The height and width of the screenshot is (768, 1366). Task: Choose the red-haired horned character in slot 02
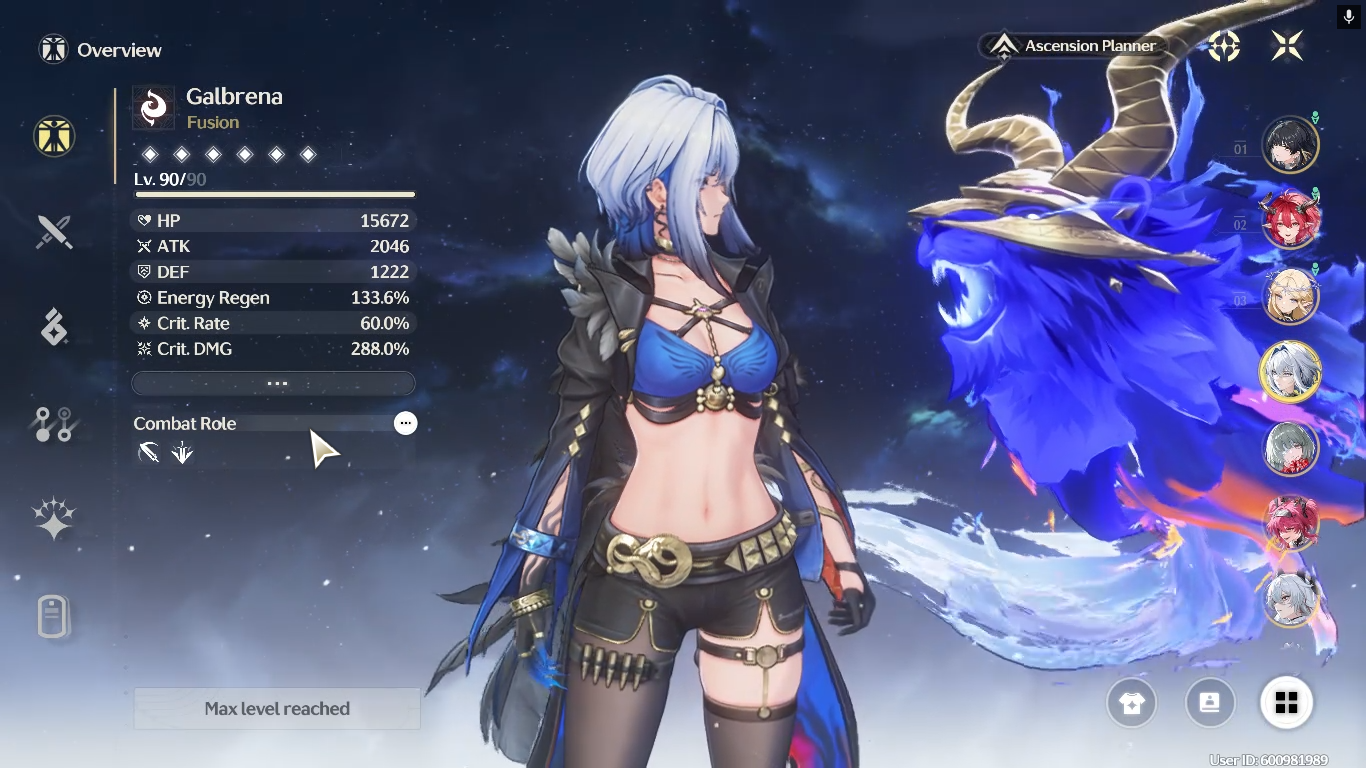pyautogui.click(x=1290, y=220)
